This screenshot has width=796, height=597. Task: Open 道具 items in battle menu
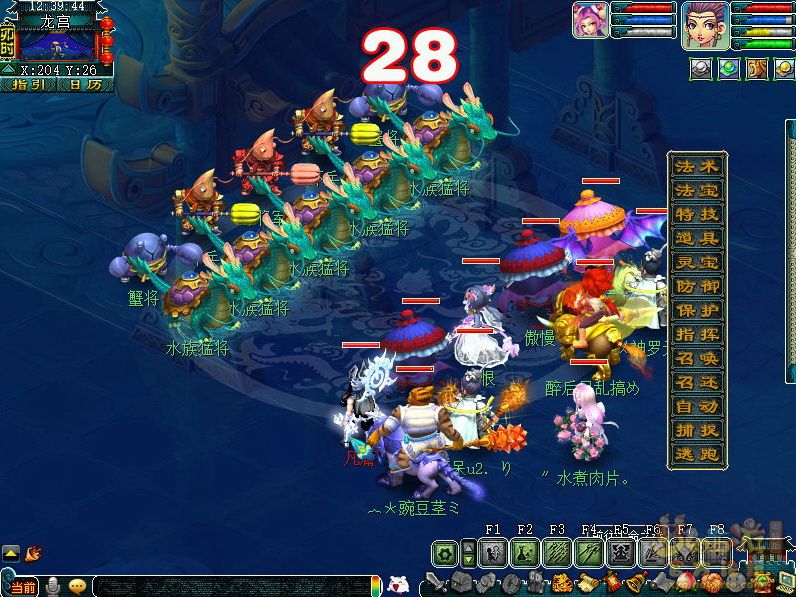[x=696, y=238]
